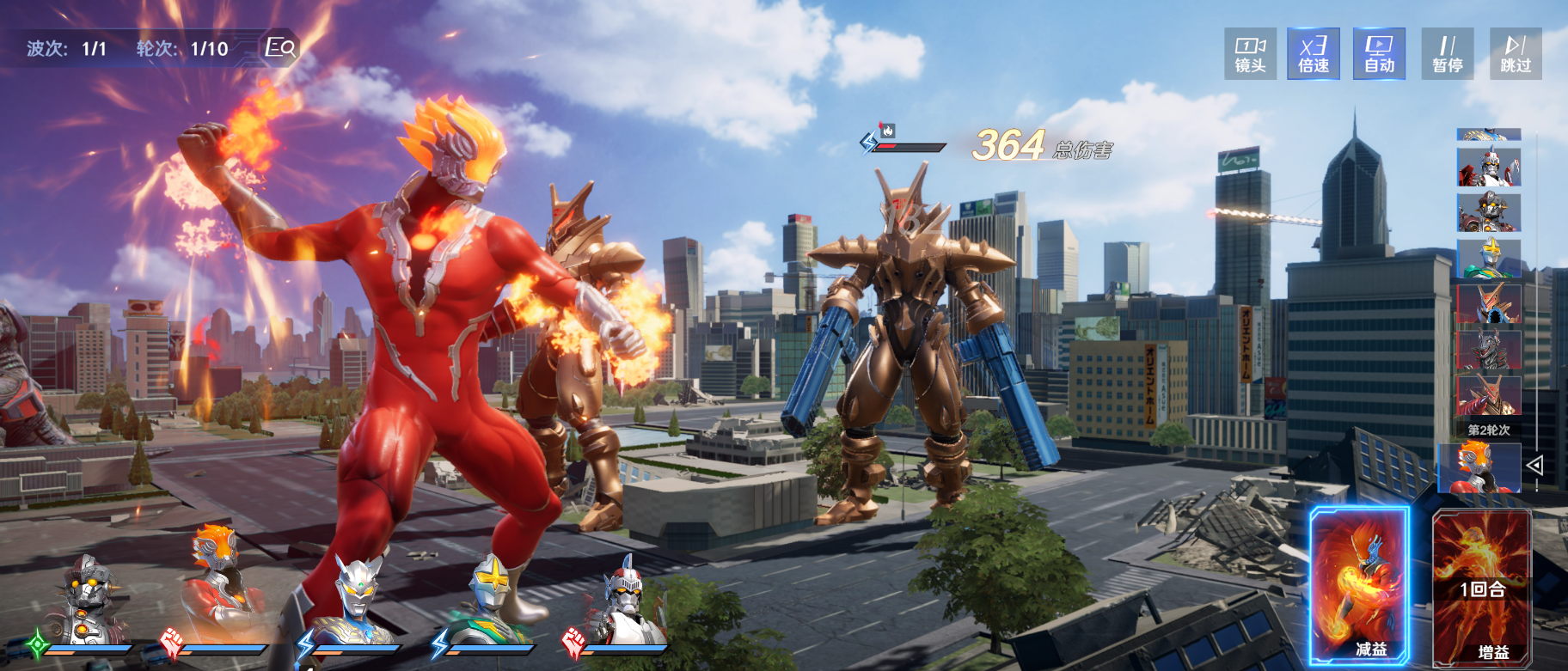Skip the battle using 跳过 button
Viewport: 1568px width, 671px height.
pyautogui.click(x=1516, y=54)
